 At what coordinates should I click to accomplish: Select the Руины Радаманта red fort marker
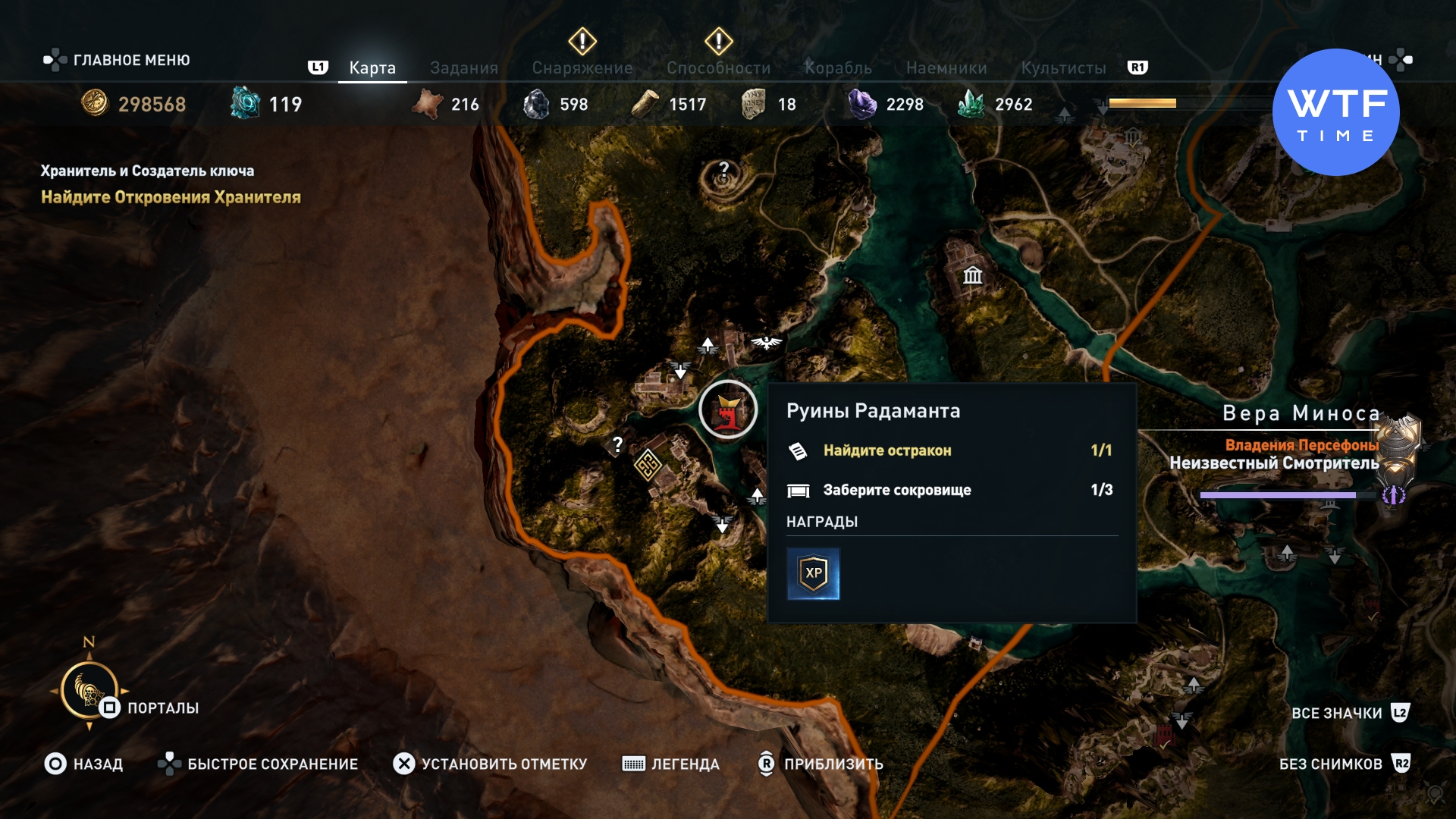pyautogui.click(x=727, y=410)
